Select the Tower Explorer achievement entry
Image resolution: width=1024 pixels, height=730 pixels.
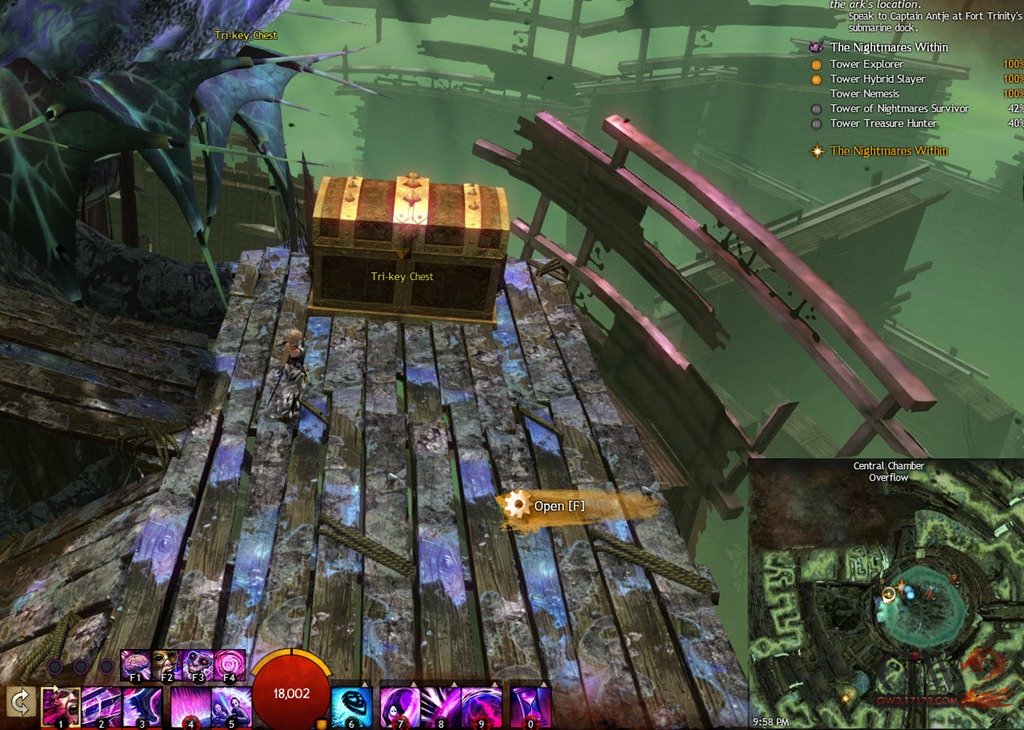866,64
